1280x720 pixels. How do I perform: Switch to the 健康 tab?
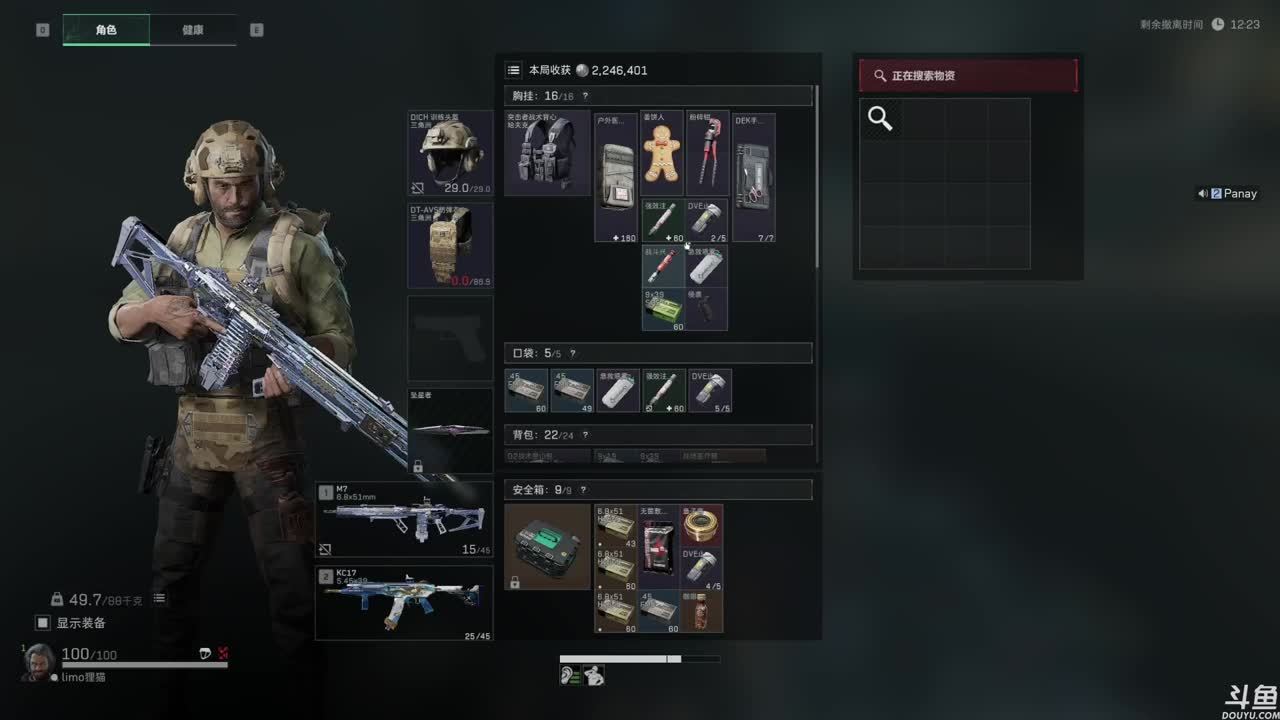(193, 30)
